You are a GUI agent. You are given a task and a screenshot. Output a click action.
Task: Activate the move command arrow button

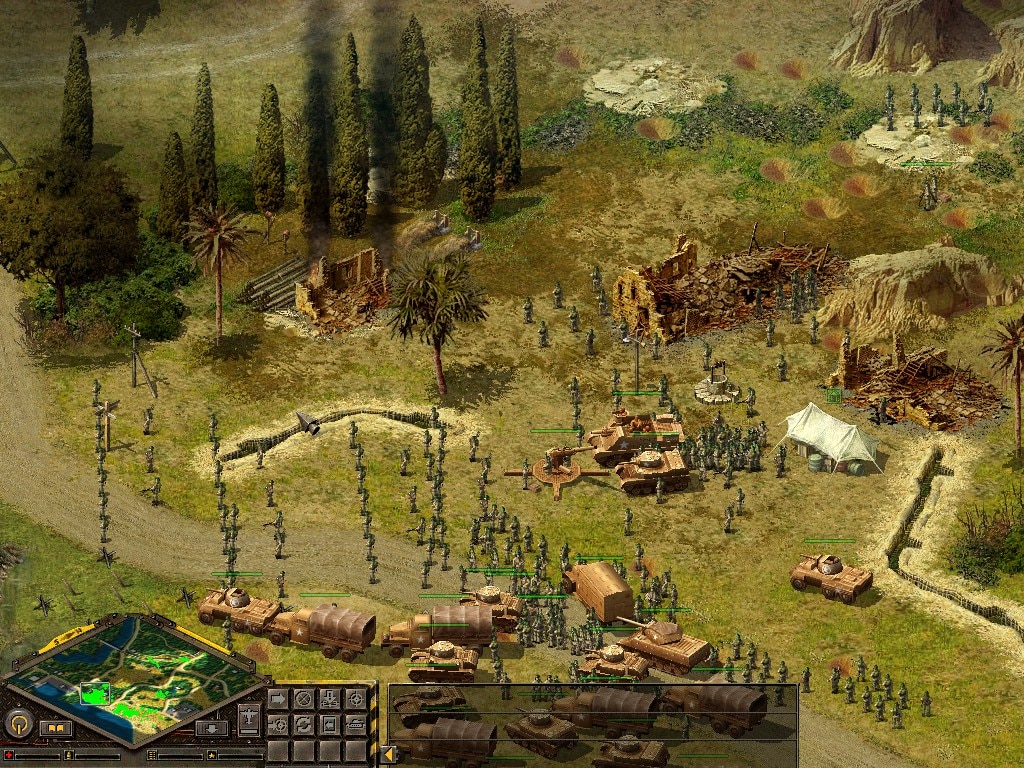click(x=277, y=698)
